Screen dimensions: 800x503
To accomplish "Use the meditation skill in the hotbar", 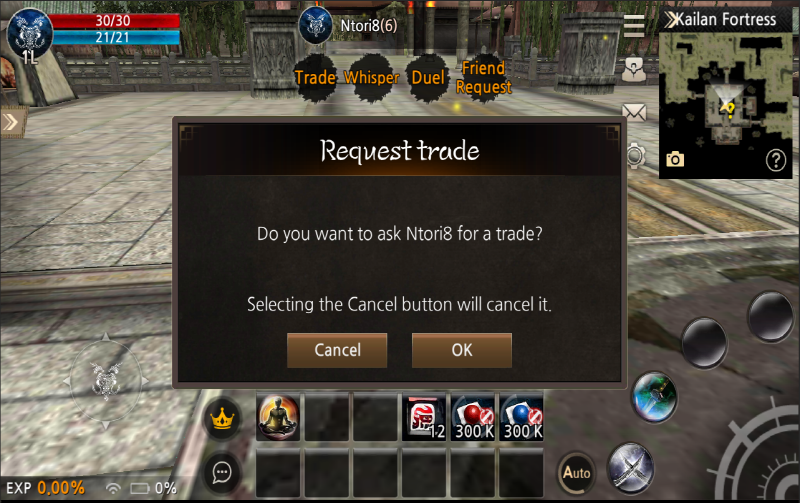I will [x=278, y=417].
